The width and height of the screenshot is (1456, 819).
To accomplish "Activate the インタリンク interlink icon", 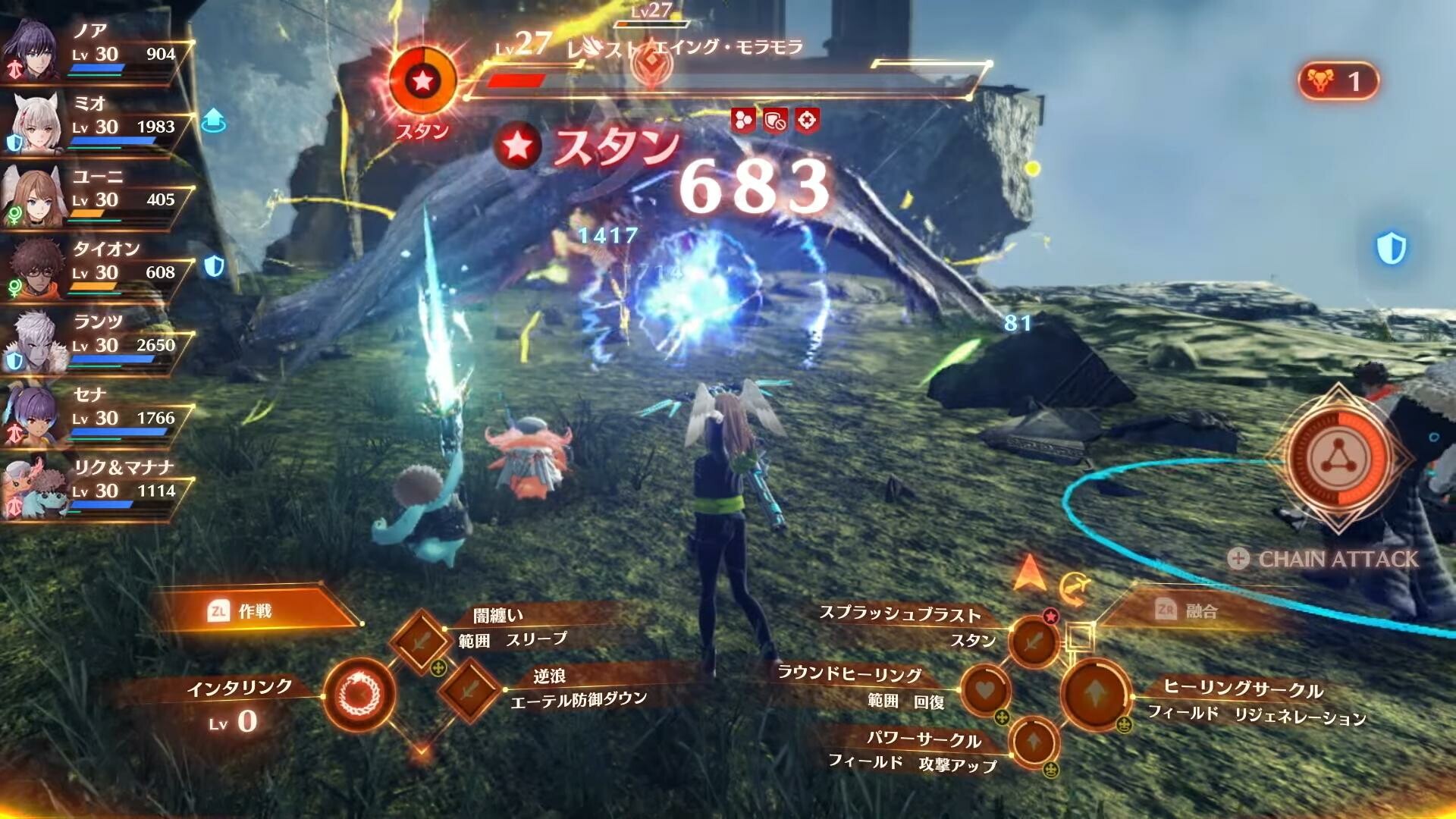I will [x=359, y=694].
